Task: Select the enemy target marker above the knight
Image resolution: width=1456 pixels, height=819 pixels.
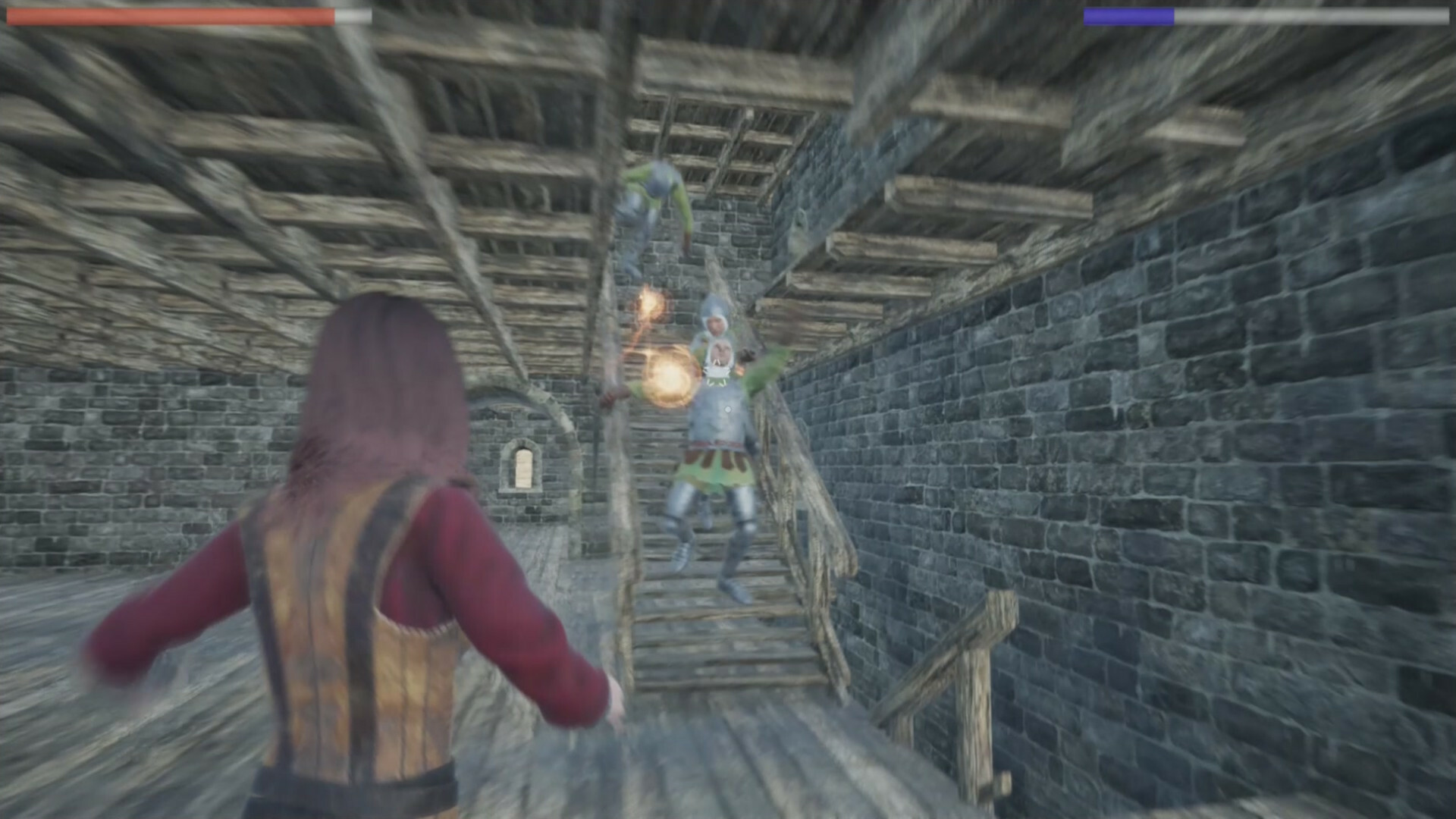Action: click(x=717, y=371)
